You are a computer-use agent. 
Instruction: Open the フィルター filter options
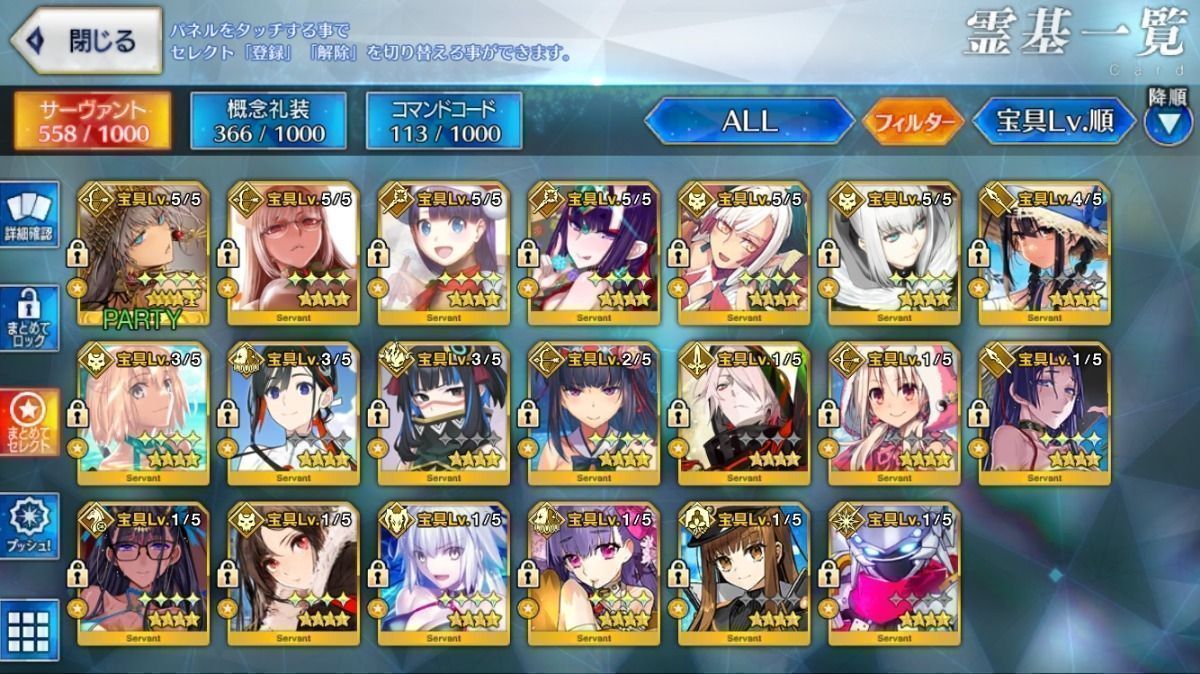[912, 122]
